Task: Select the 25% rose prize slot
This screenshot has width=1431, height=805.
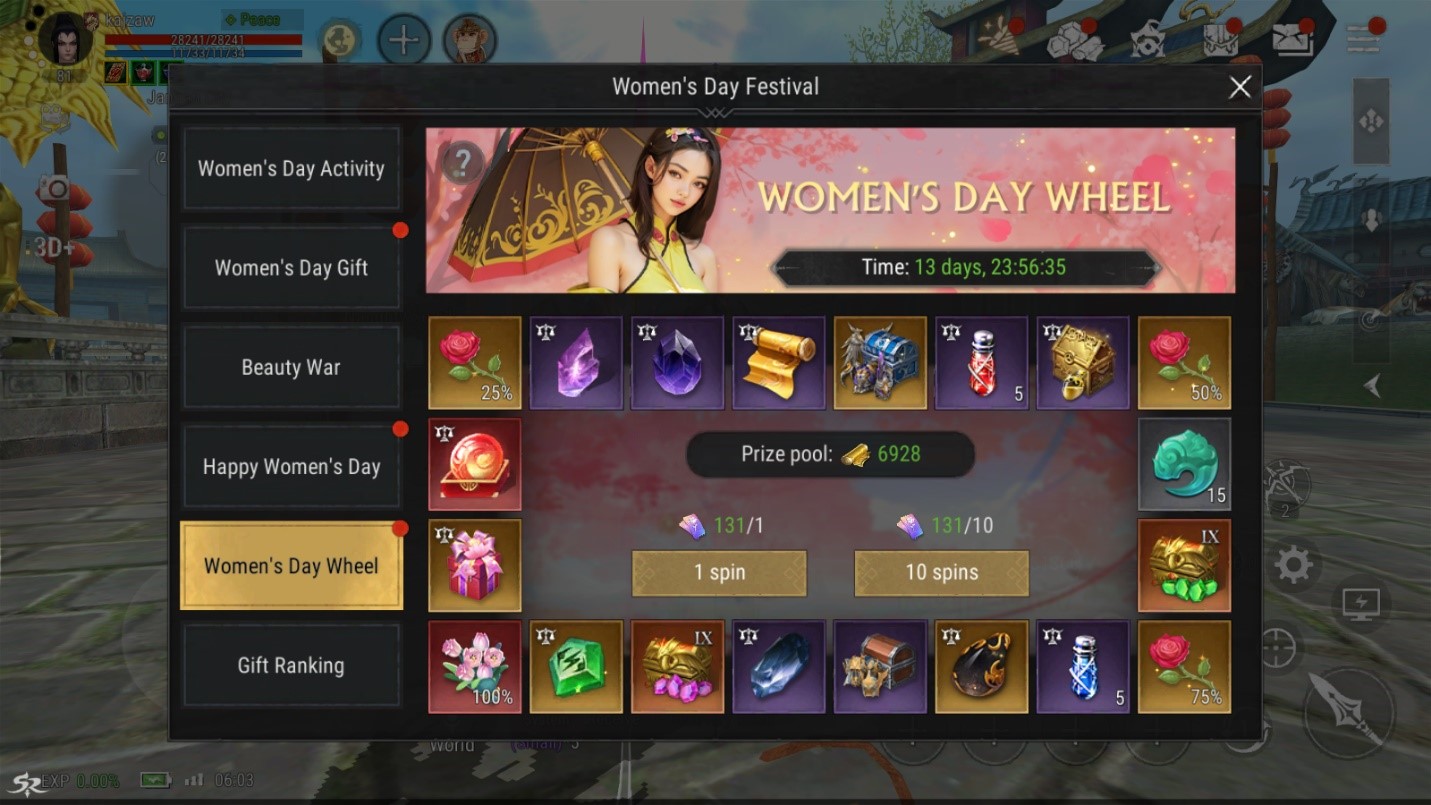Action: coord(475,363)
